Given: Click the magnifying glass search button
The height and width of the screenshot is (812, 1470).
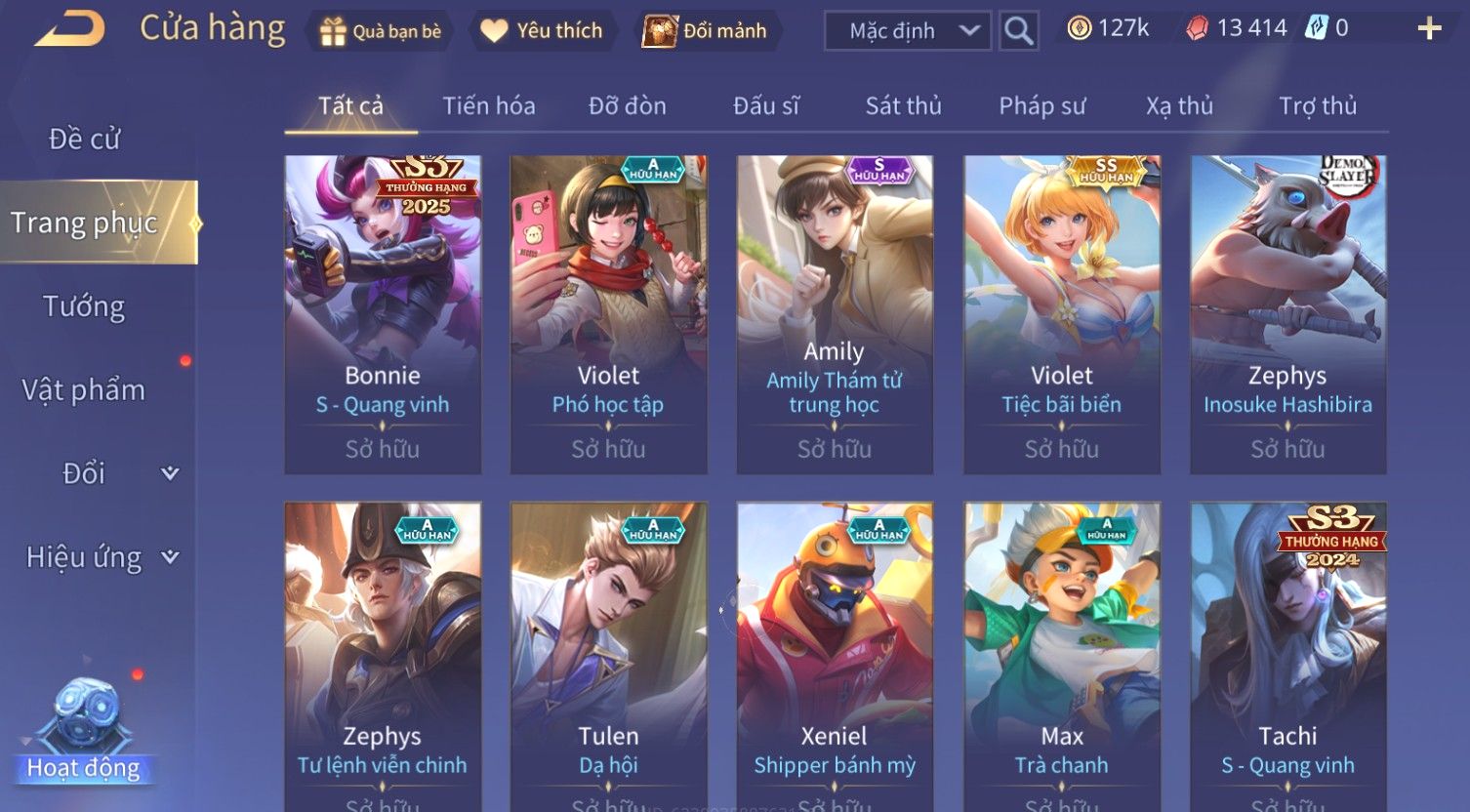Looking at the screenshot, I should click(1018, 31).
